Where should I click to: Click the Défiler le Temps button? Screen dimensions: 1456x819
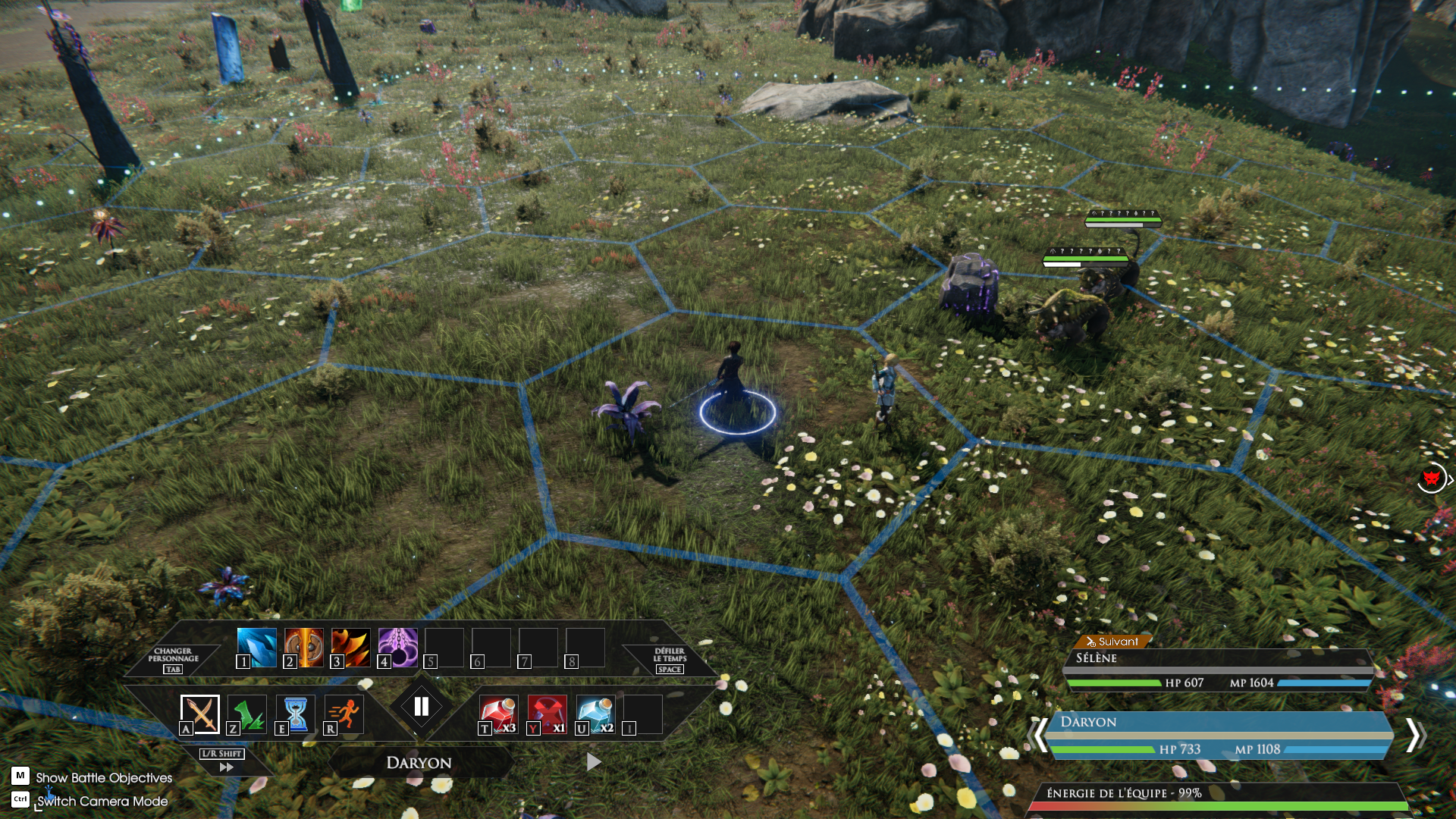(x=670, y=659)
